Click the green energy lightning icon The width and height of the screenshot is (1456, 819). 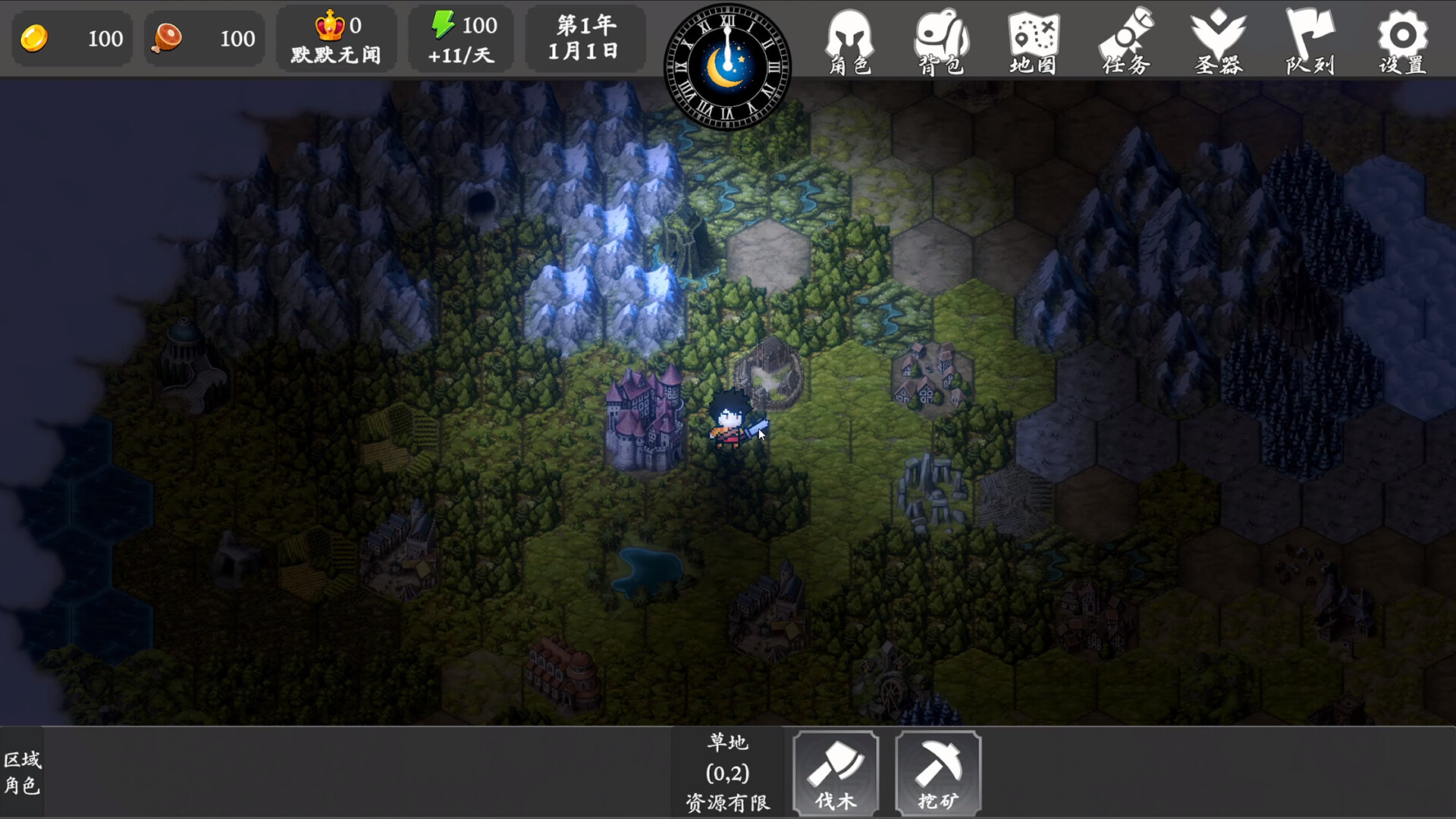tap(444, 25)
